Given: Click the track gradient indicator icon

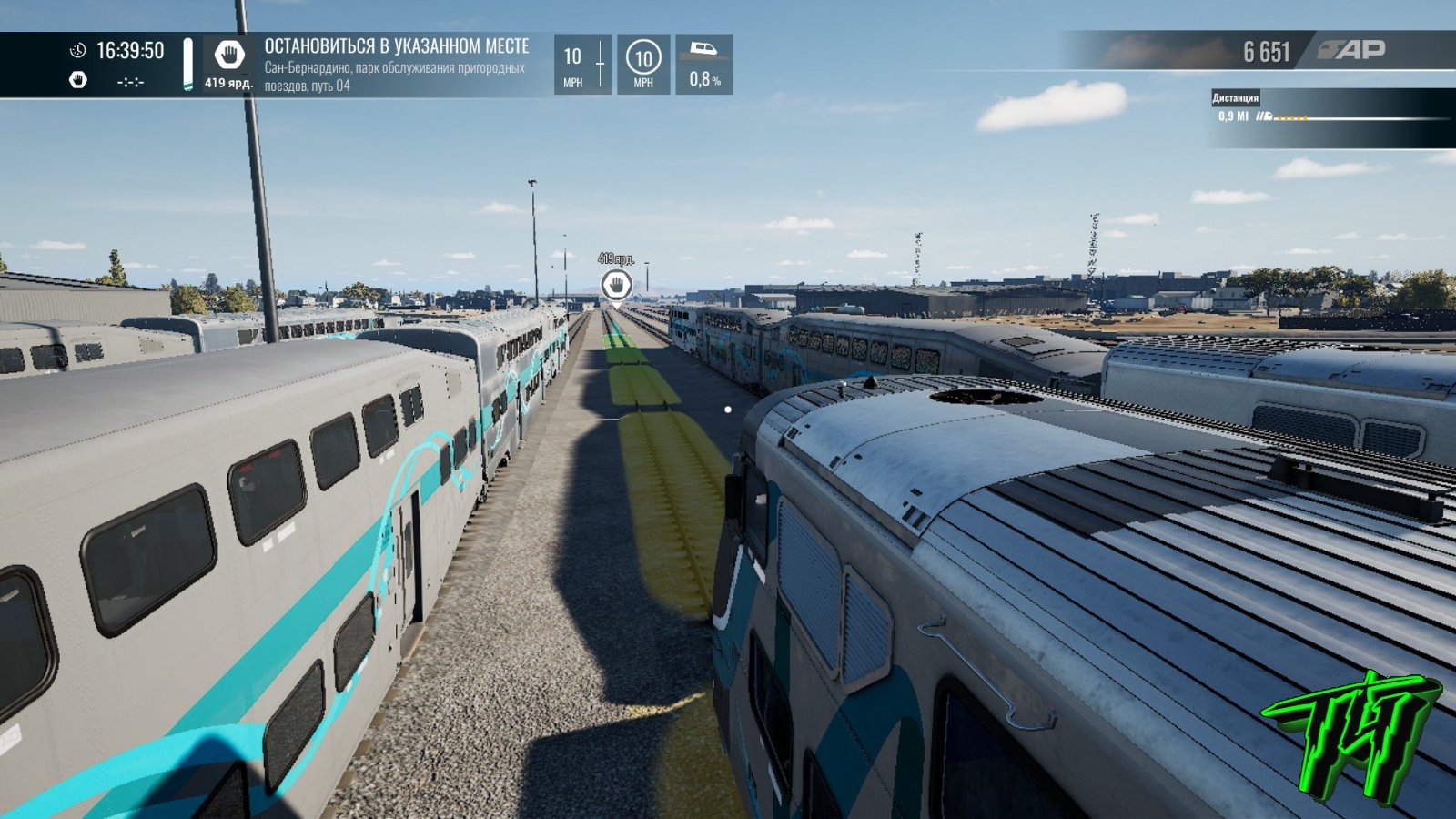Looking at the screenshot, I should (x=703, y=51).
